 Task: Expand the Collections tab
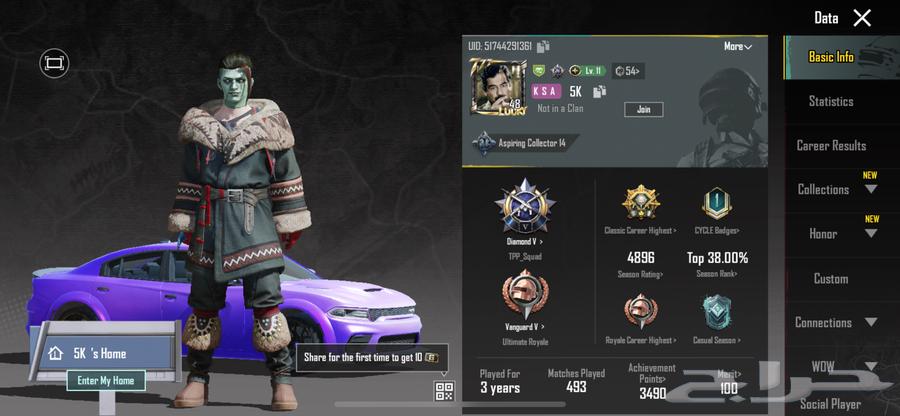(x=836, y=189)
